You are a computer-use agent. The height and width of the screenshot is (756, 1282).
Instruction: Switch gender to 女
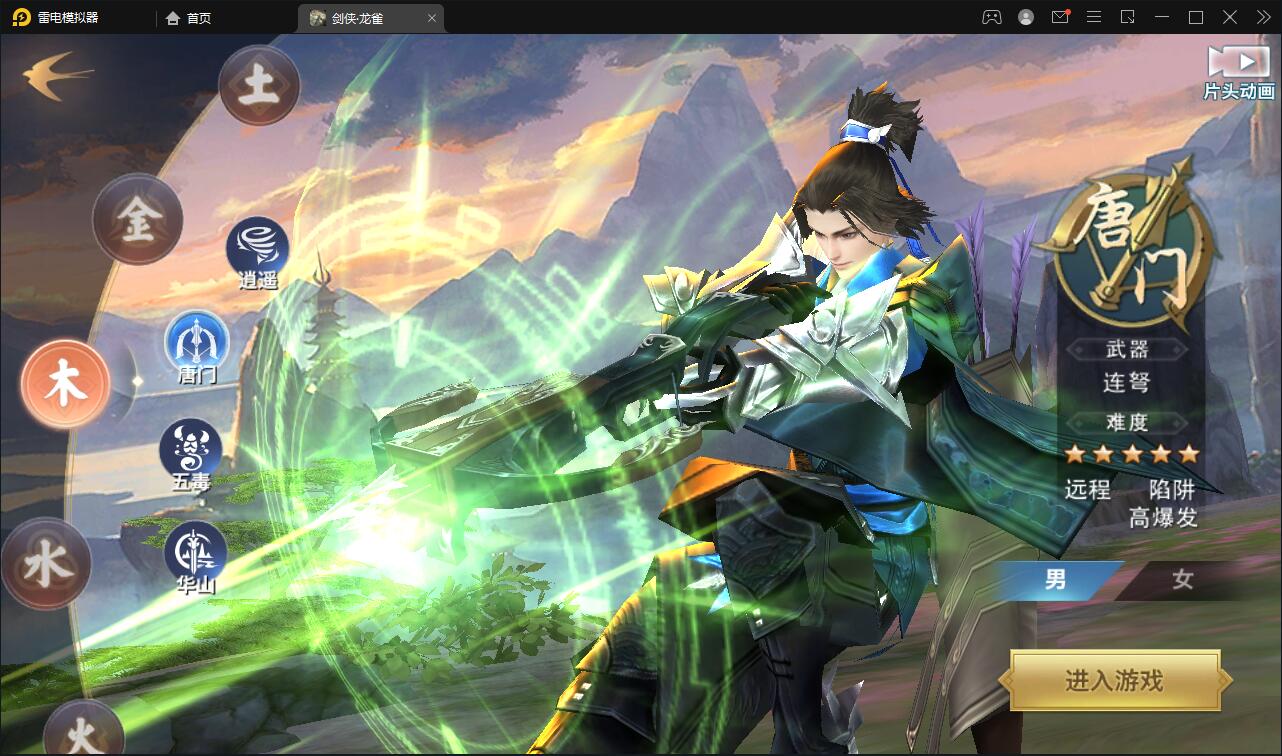pyautogui.click(x=1181, y=580)
